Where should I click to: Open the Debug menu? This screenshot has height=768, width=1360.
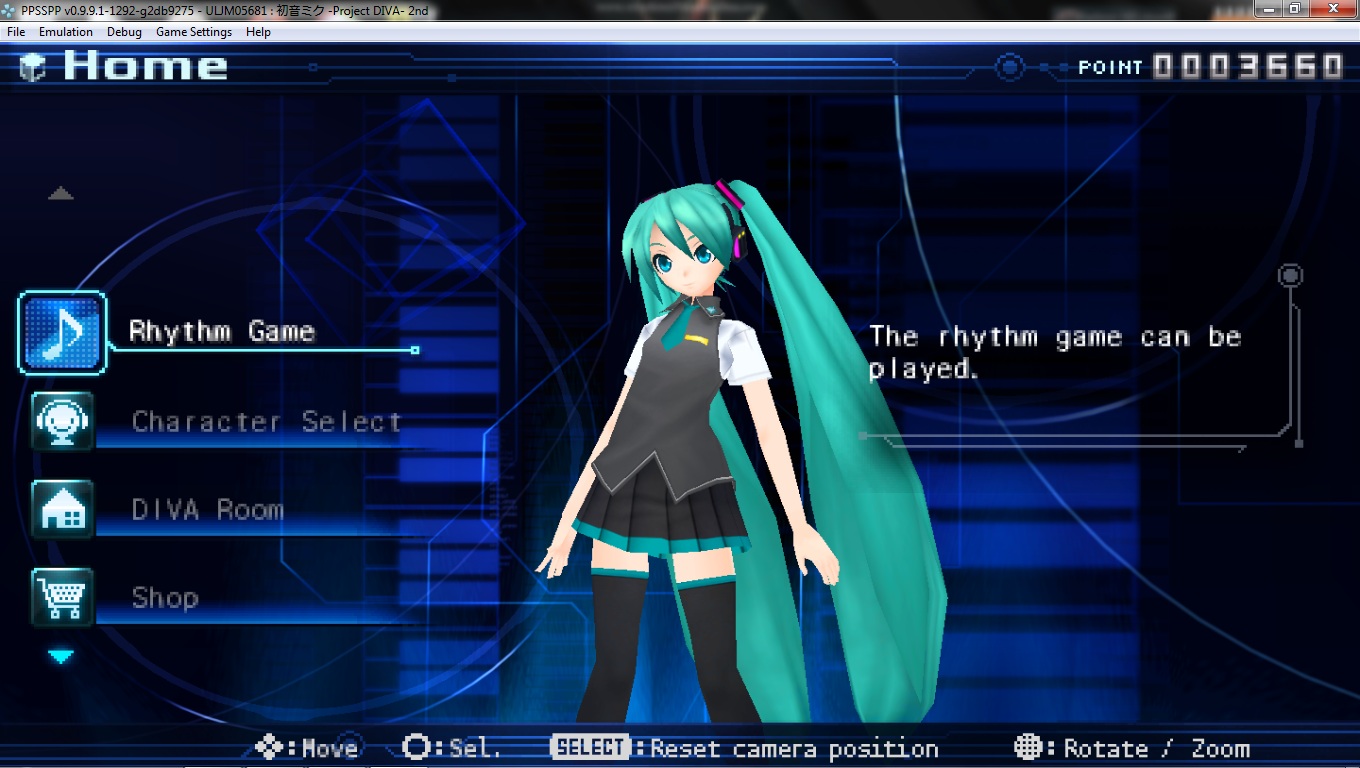[x=125, y=32]
